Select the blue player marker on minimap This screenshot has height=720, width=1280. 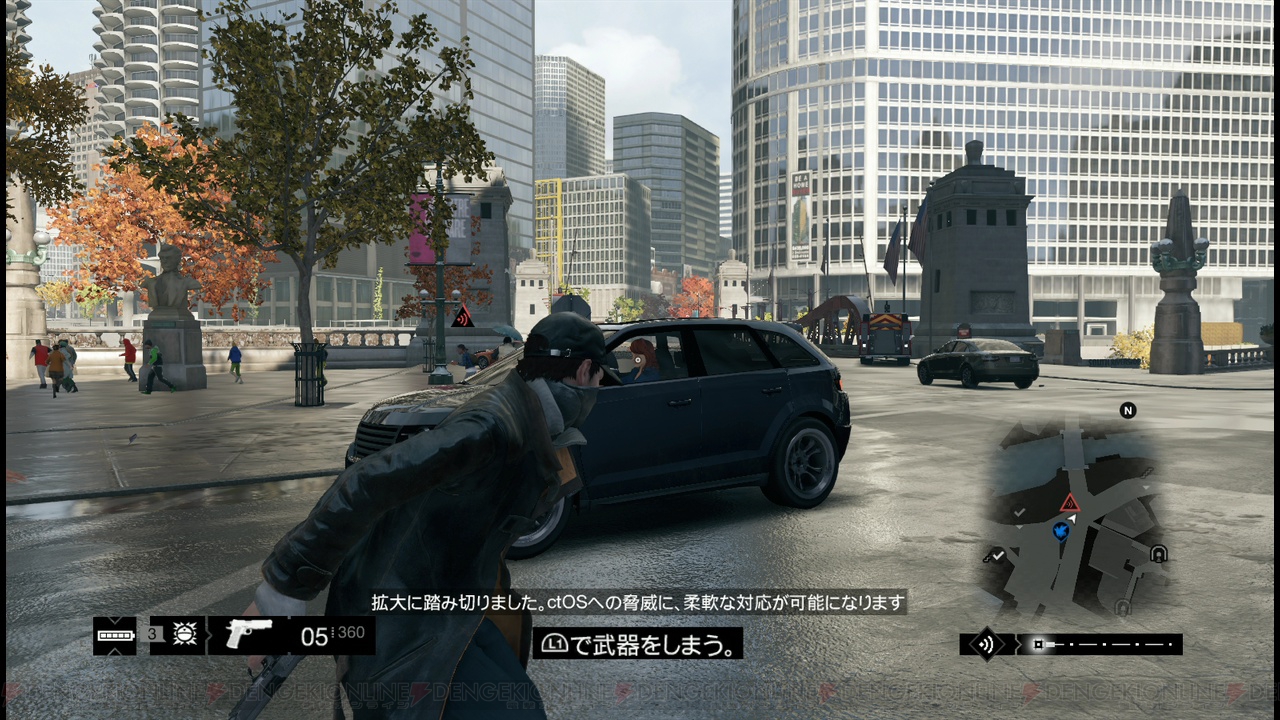pyautogui.click(x=1060, y=531)
